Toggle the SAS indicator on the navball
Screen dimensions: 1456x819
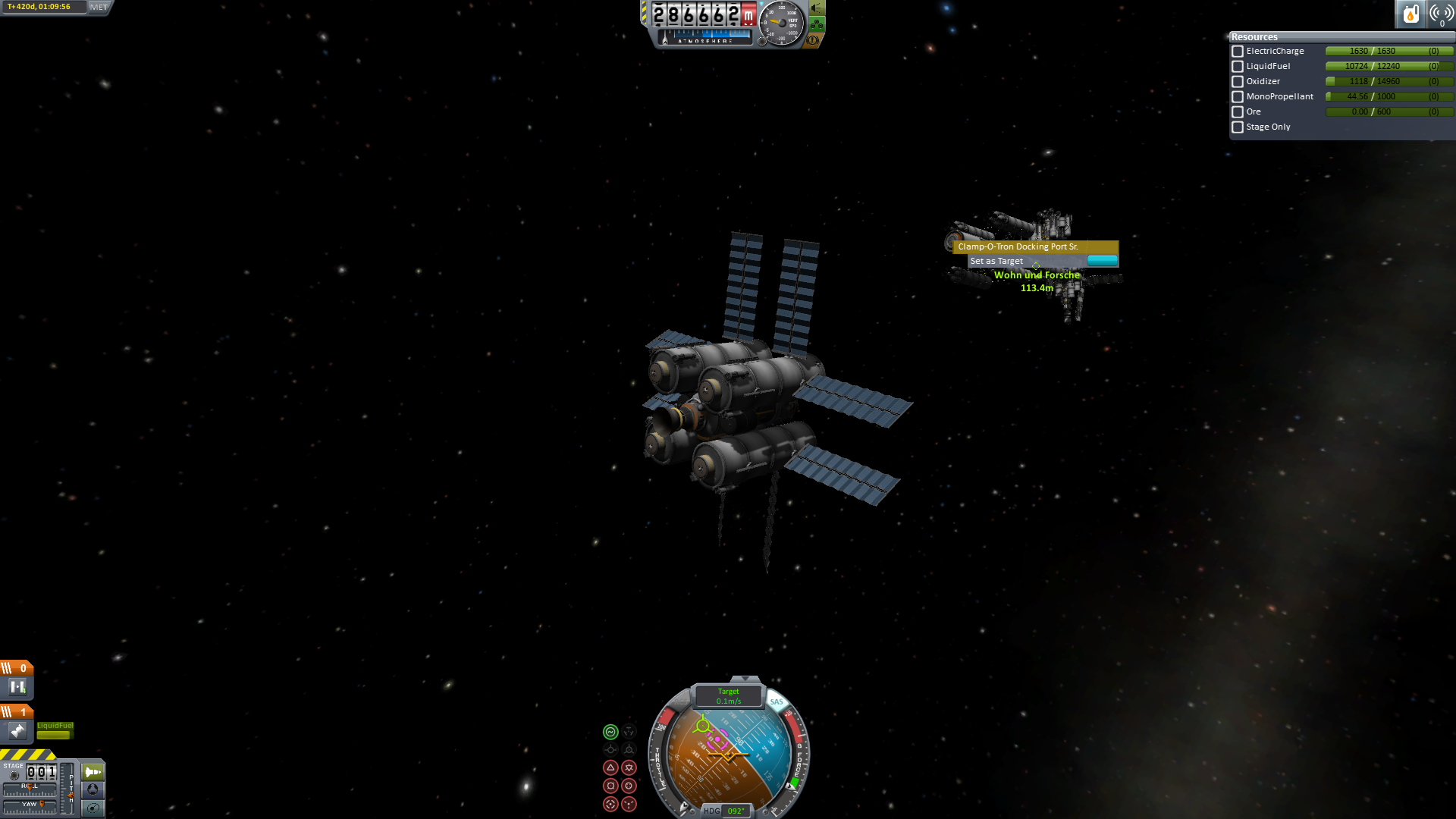[x=777, y=701]
